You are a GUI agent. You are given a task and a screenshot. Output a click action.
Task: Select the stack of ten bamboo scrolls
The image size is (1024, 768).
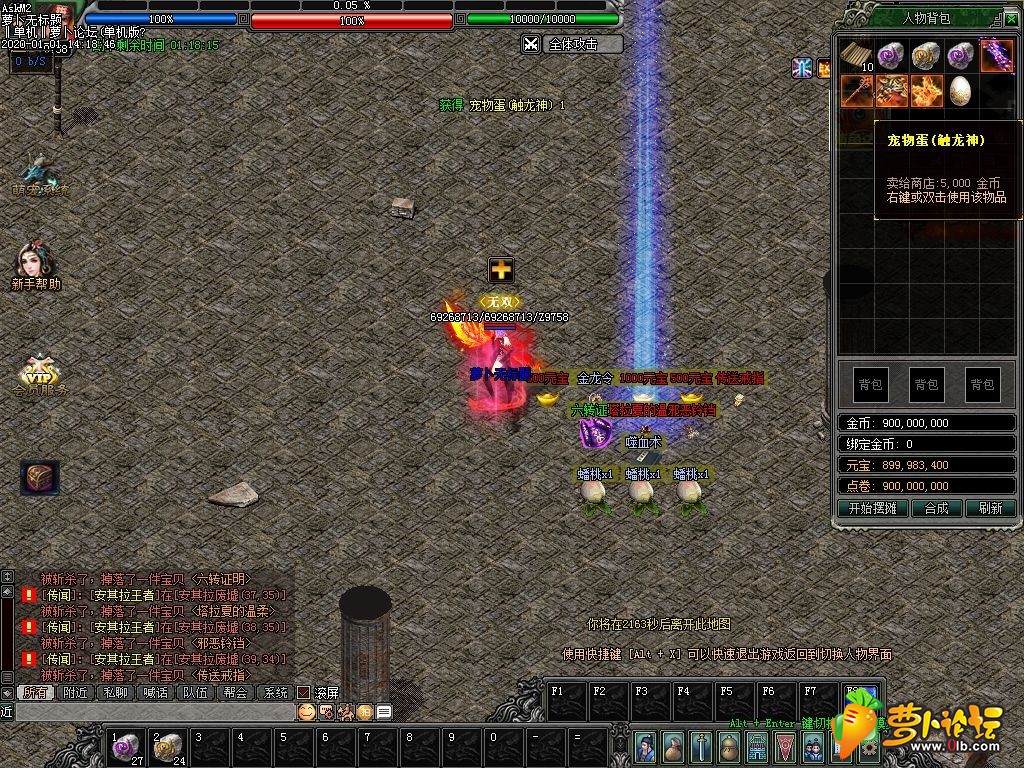pyautogui.click(x=856, y=55)
